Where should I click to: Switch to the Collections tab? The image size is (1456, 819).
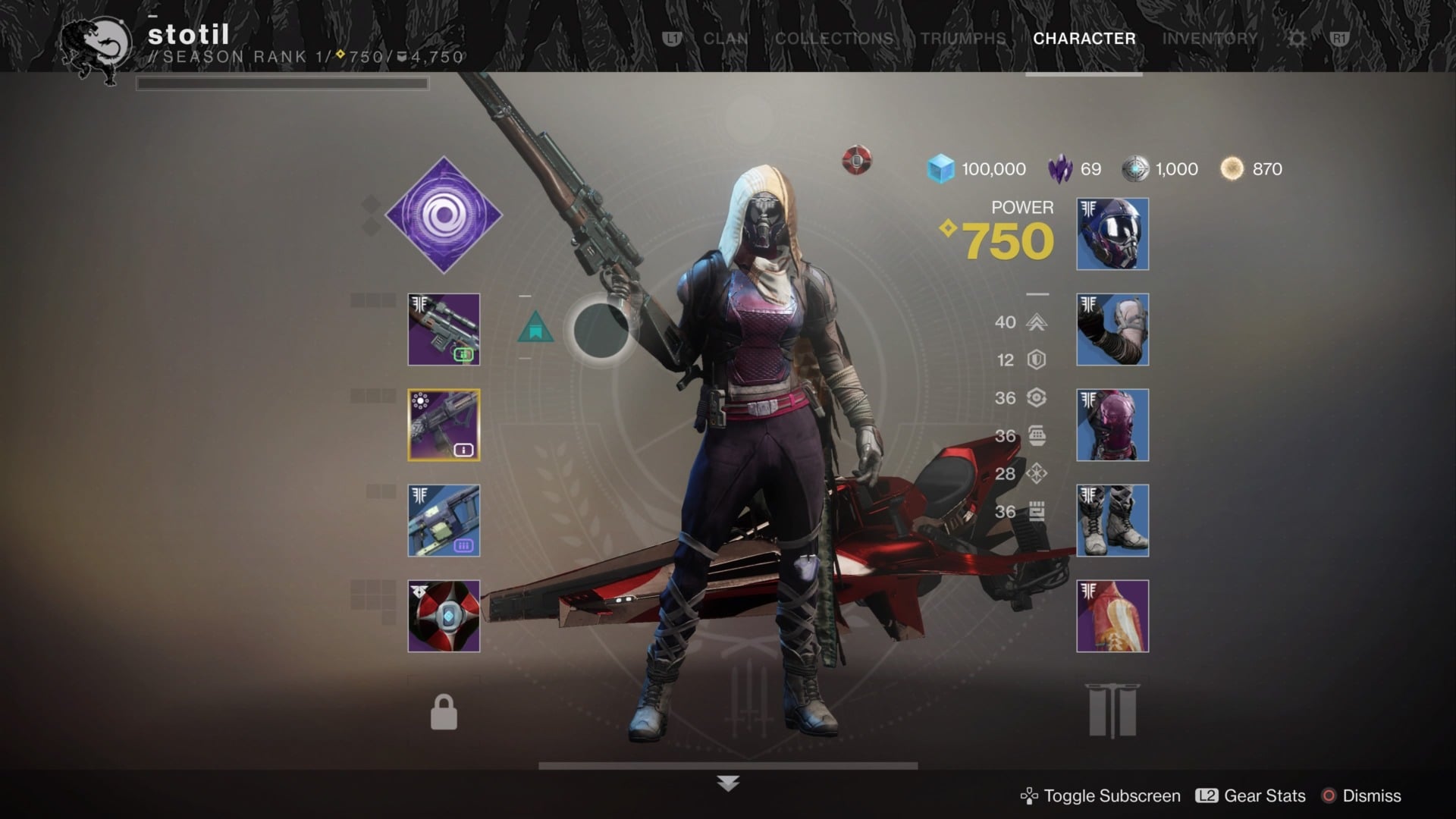[x=833, y=39]
